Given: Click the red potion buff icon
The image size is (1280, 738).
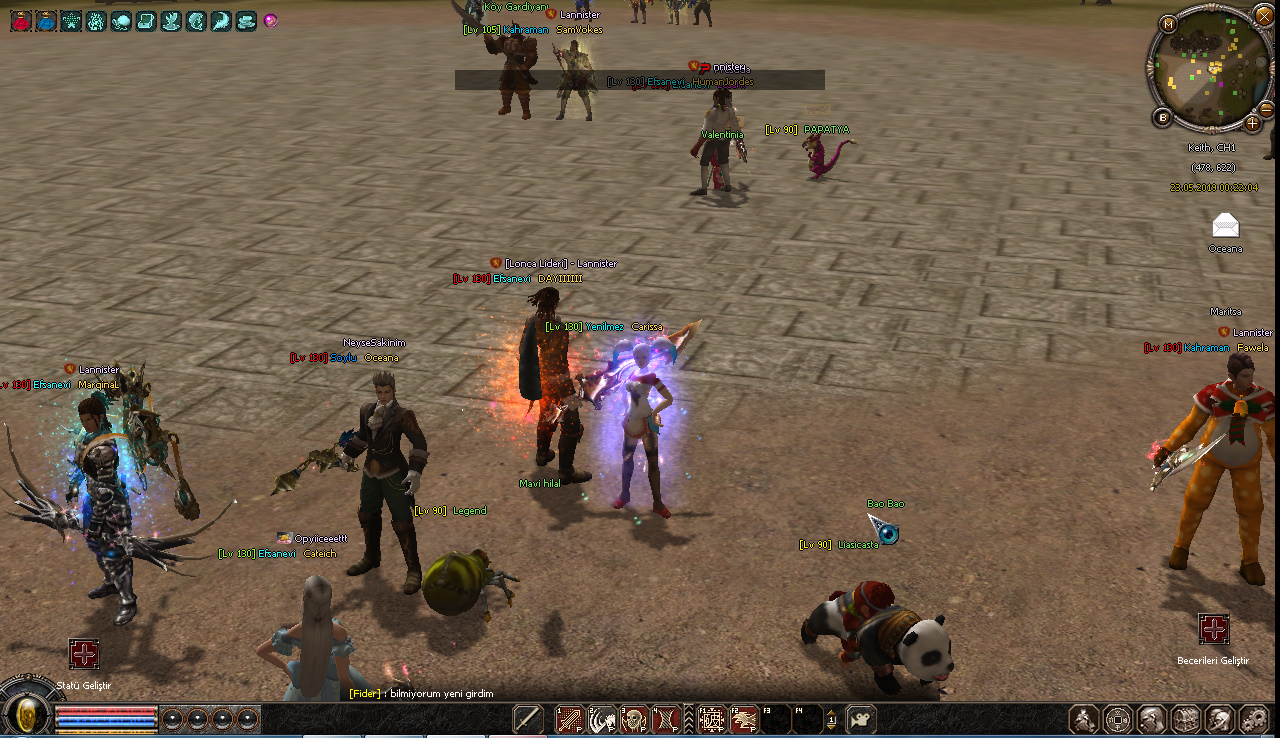Looking at the screenshot, I should [x=20, y=20].
